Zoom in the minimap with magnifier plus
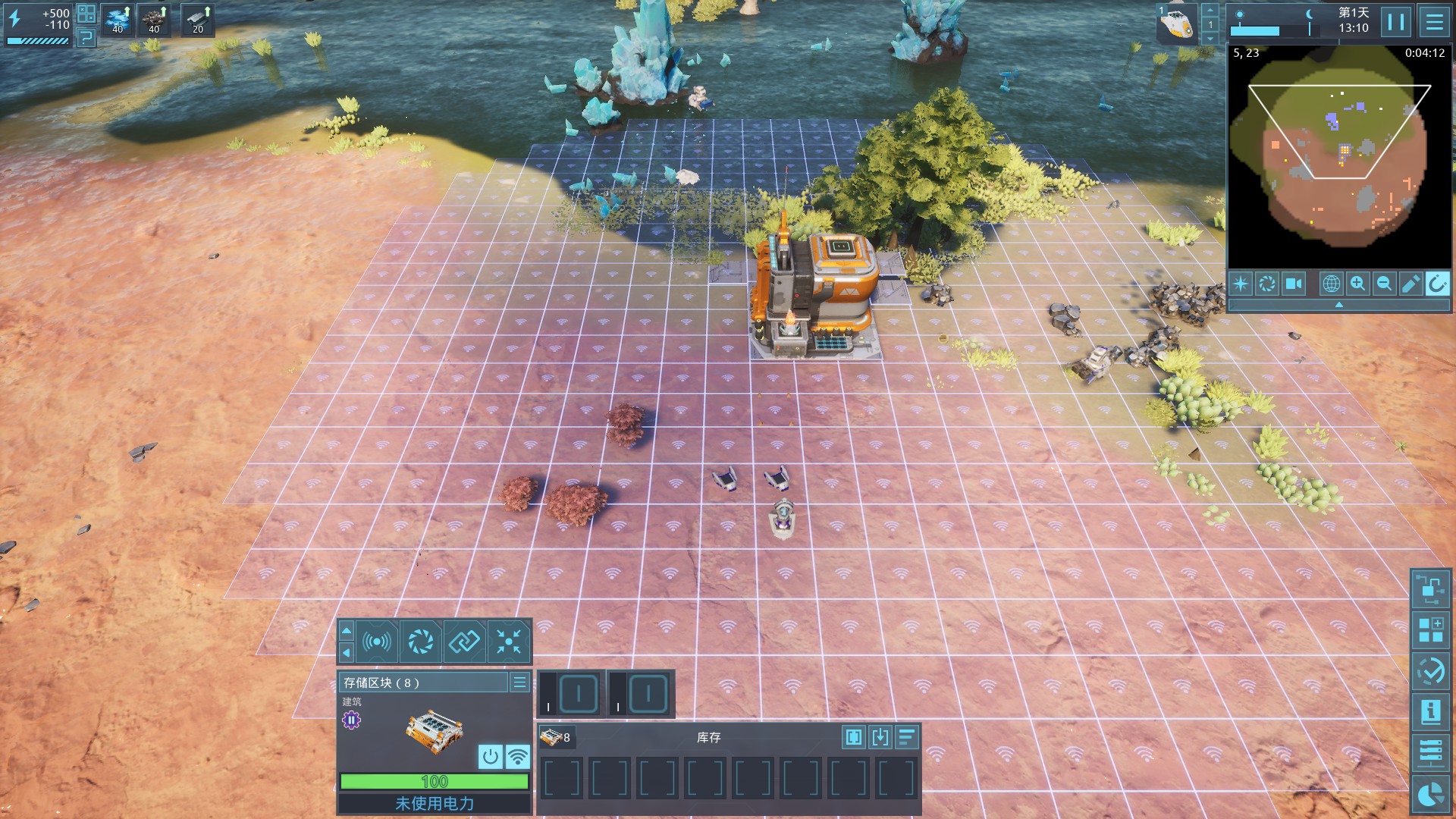This screenshot has height=819, width=1456. point(1357,284)
